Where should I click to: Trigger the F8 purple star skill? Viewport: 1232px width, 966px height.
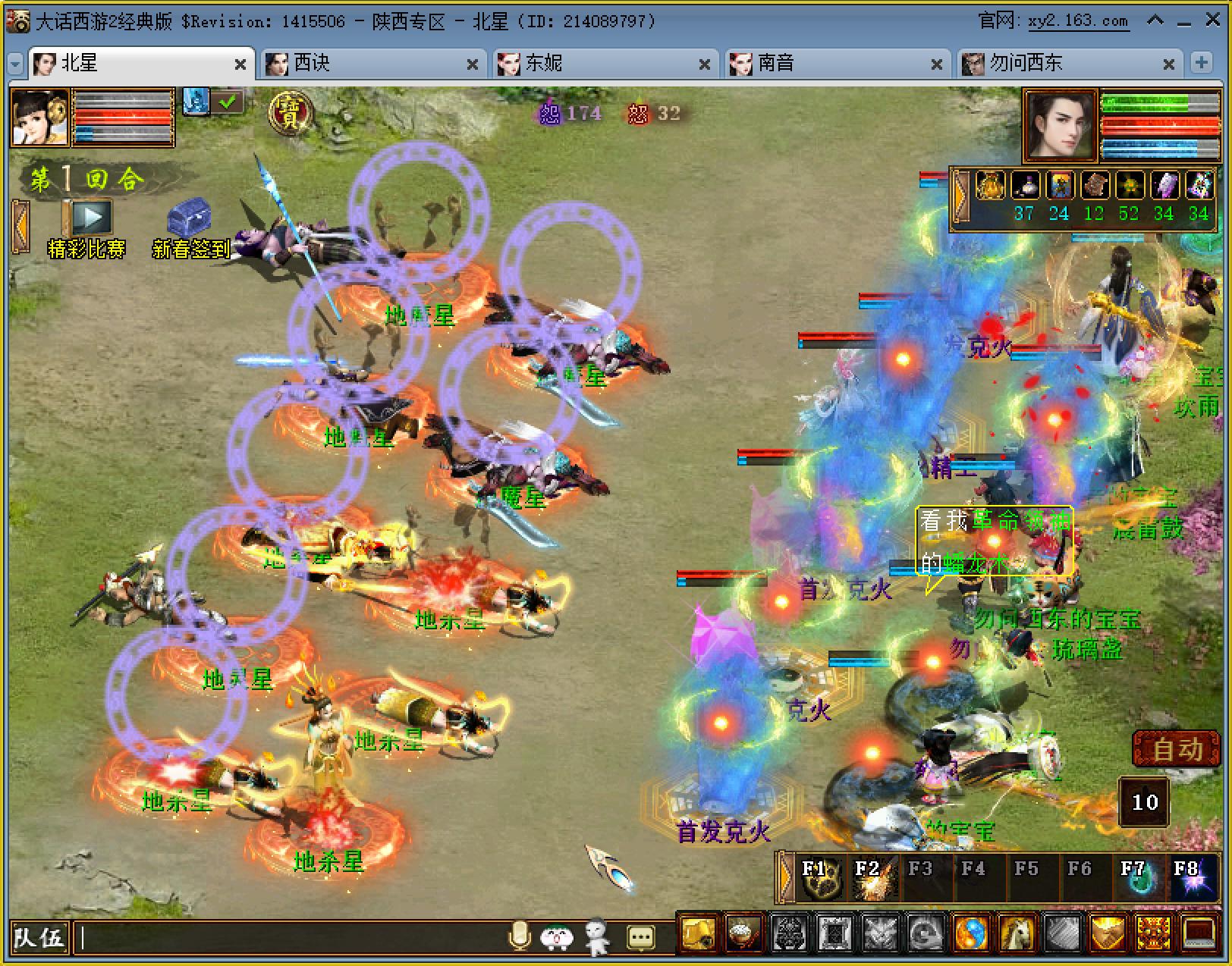[x=1189, y=880]
